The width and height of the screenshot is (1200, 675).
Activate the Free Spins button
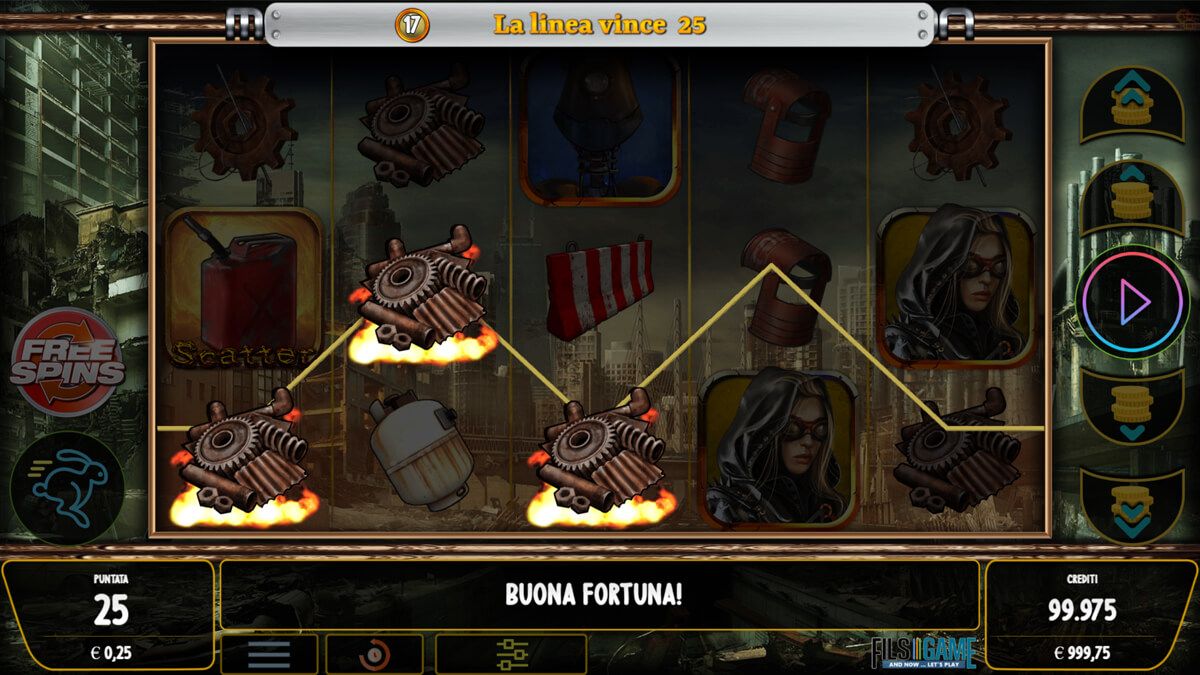tap(67, 362)
